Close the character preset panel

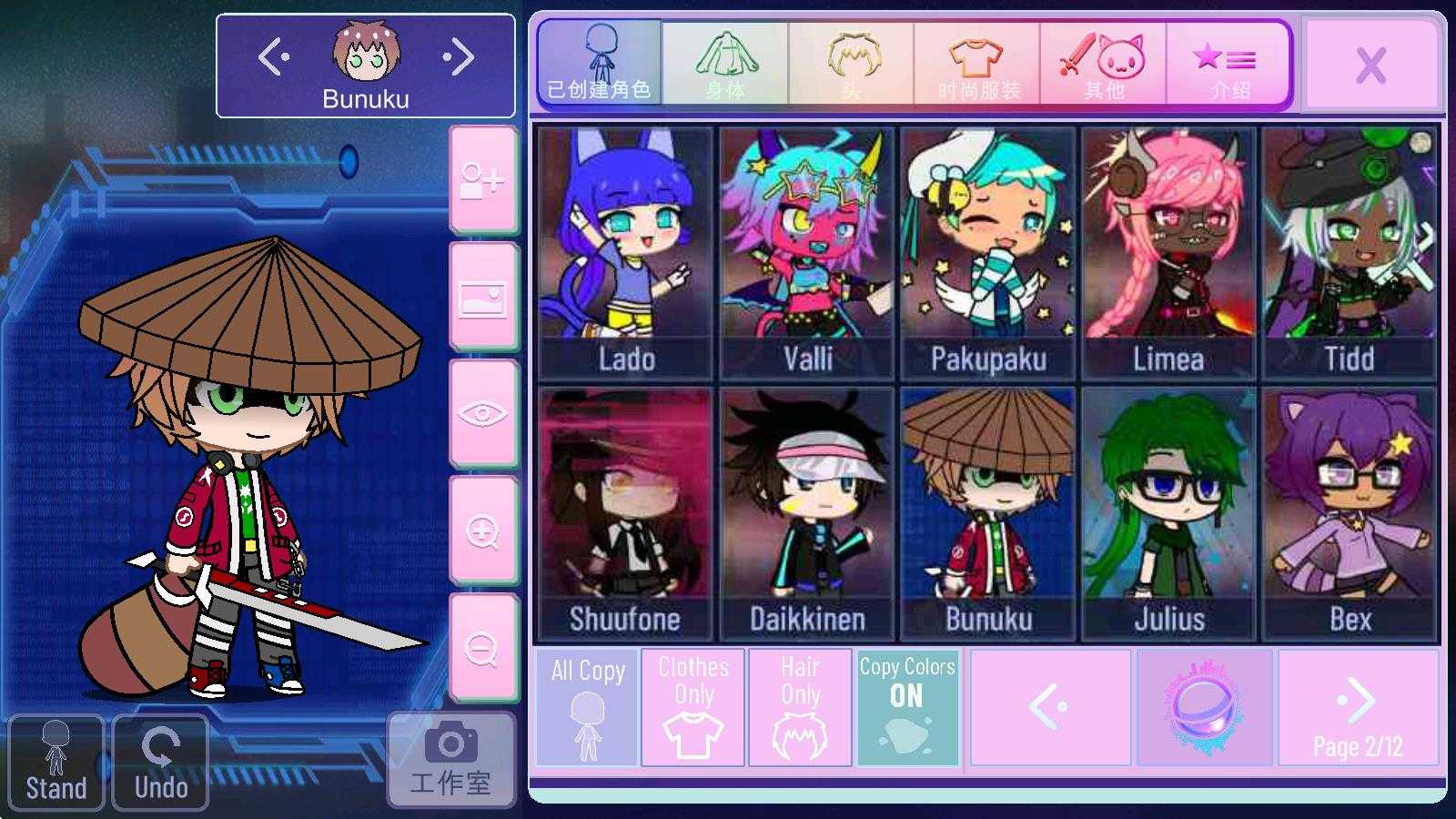(x=1370, y=65)
